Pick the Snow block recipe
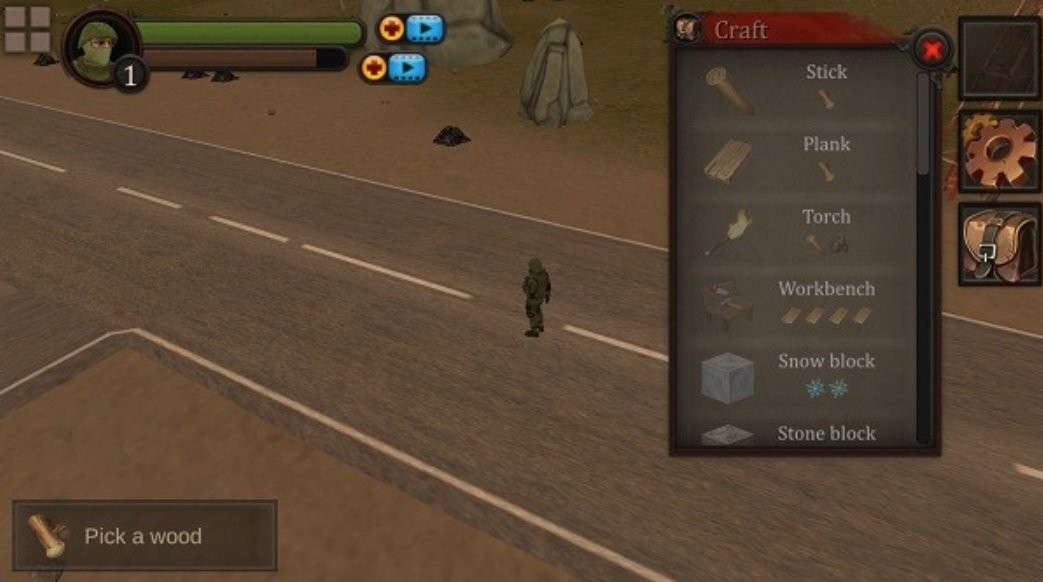Image resolution: width=1043 pixels, height=582 pixels. click(796, 376)
